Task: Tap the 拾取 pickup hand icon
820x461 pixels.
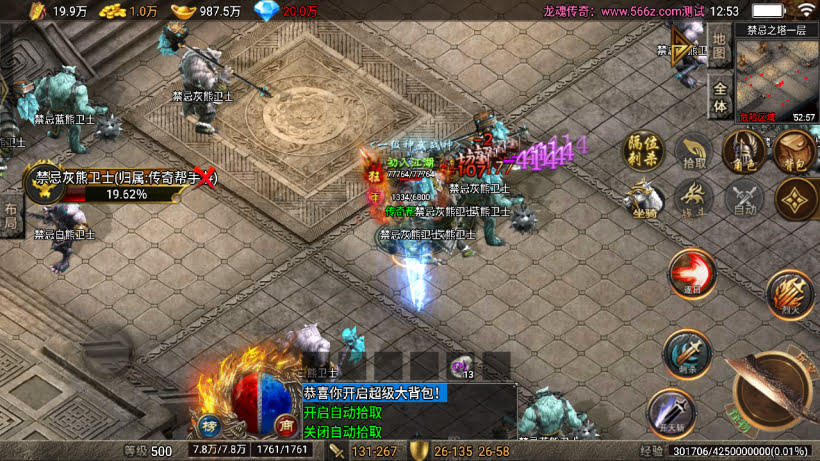Action: (692, 152)
